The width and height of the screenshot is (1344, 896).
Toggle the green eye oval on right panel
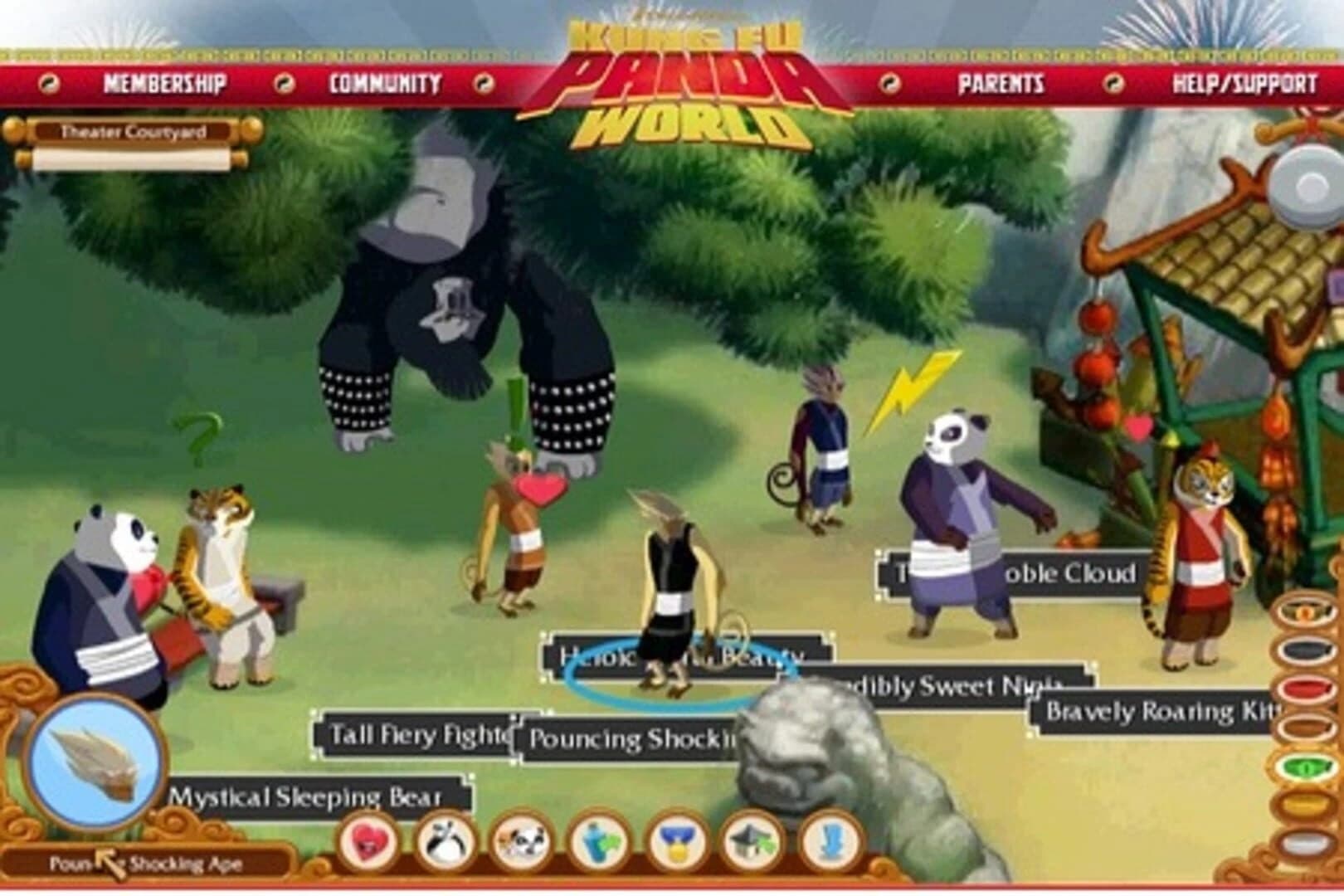point(1307,765)
